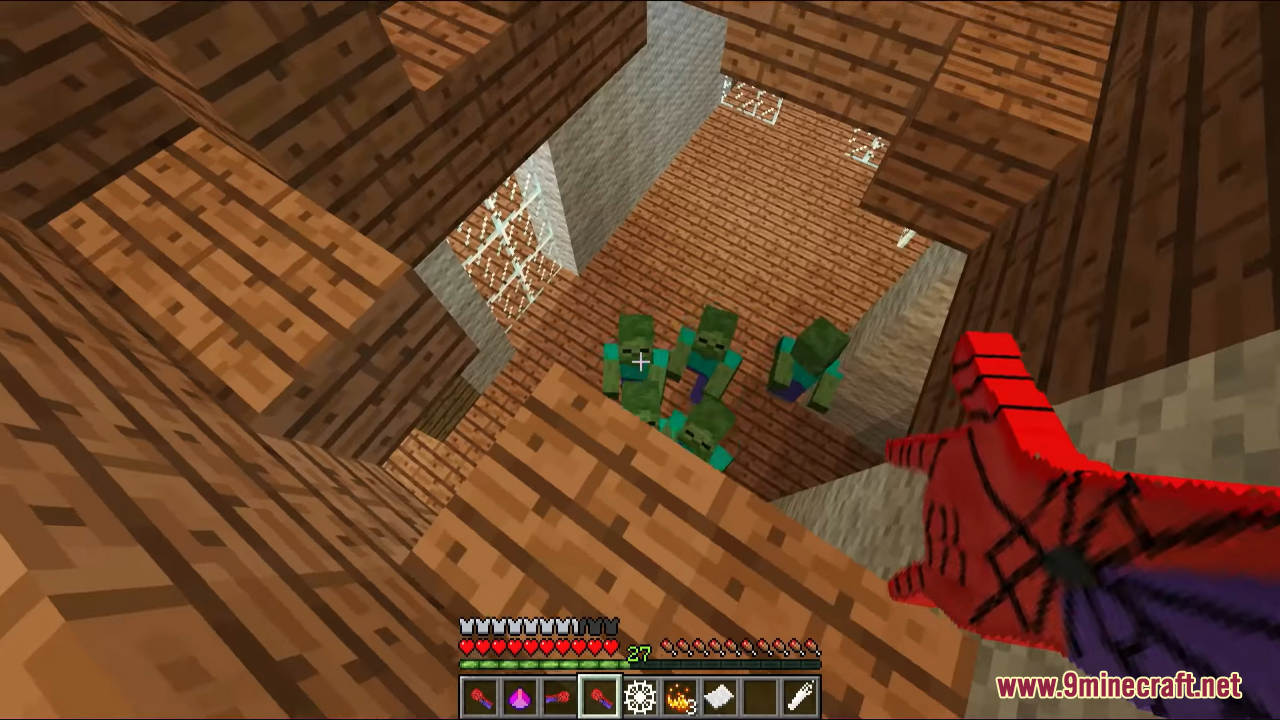1280x720 pixels.
Task: Click the first armor chestplate icon
Action: pyautogui.click(x=465, y=625)
